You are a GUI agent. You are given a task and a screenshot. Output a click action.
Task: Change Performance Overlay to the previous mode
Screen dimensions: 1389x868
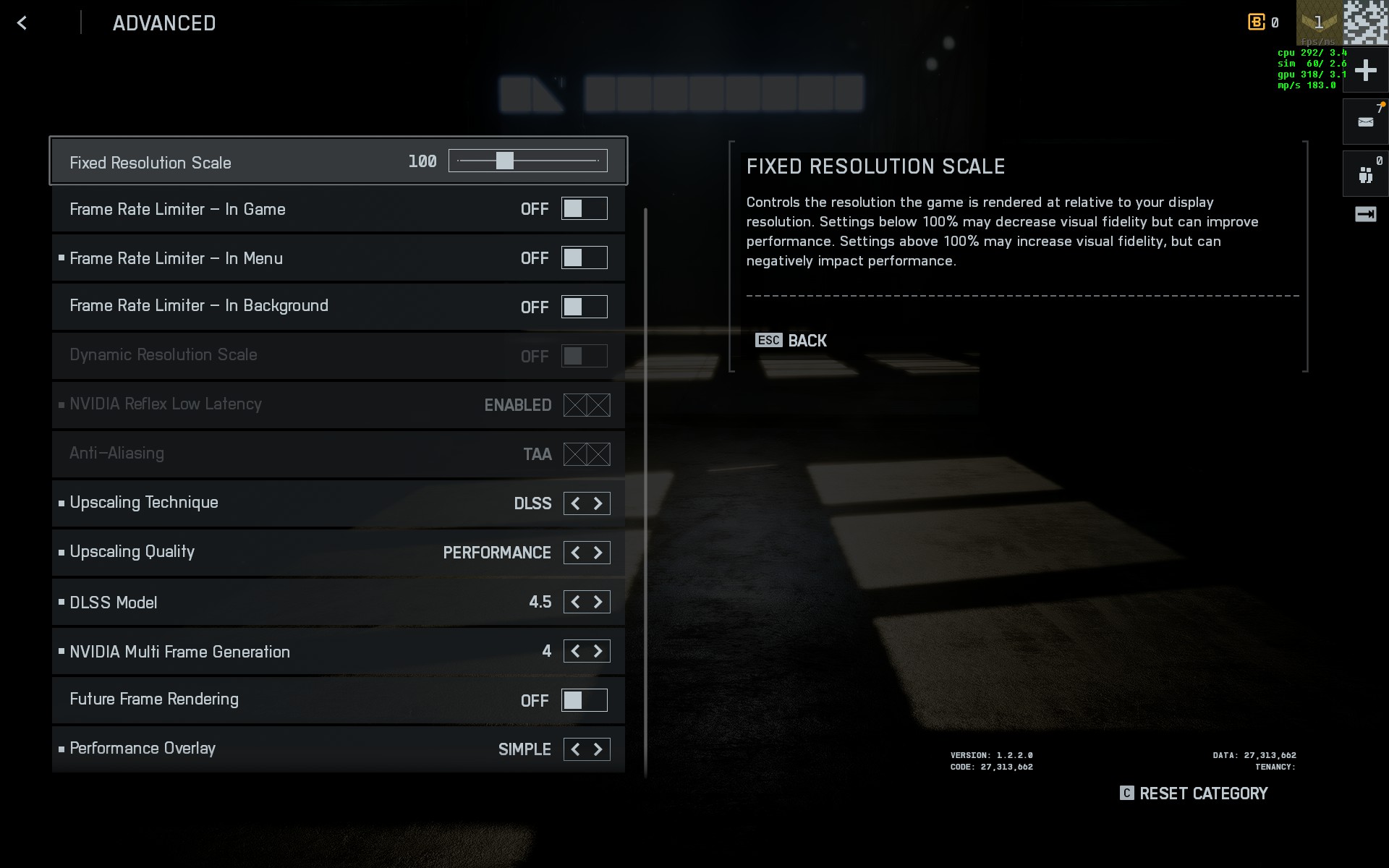575,749
